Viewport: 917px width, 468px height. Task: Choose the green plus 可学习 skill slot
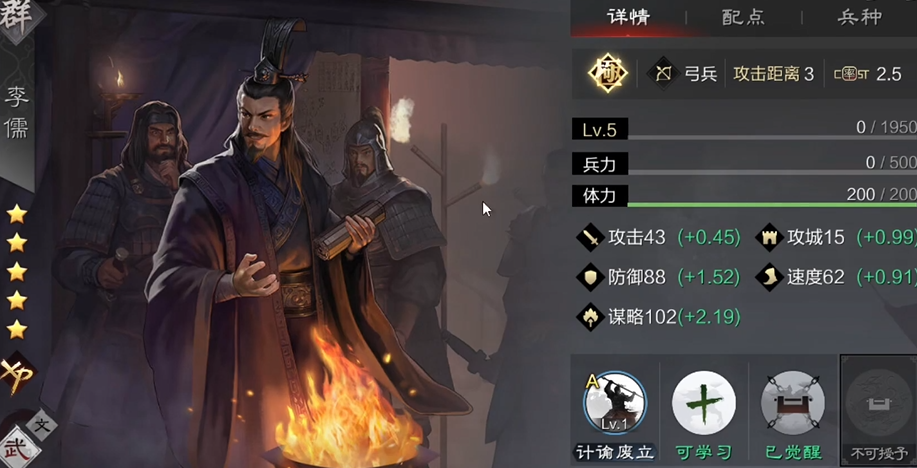[x=703, y=405]
